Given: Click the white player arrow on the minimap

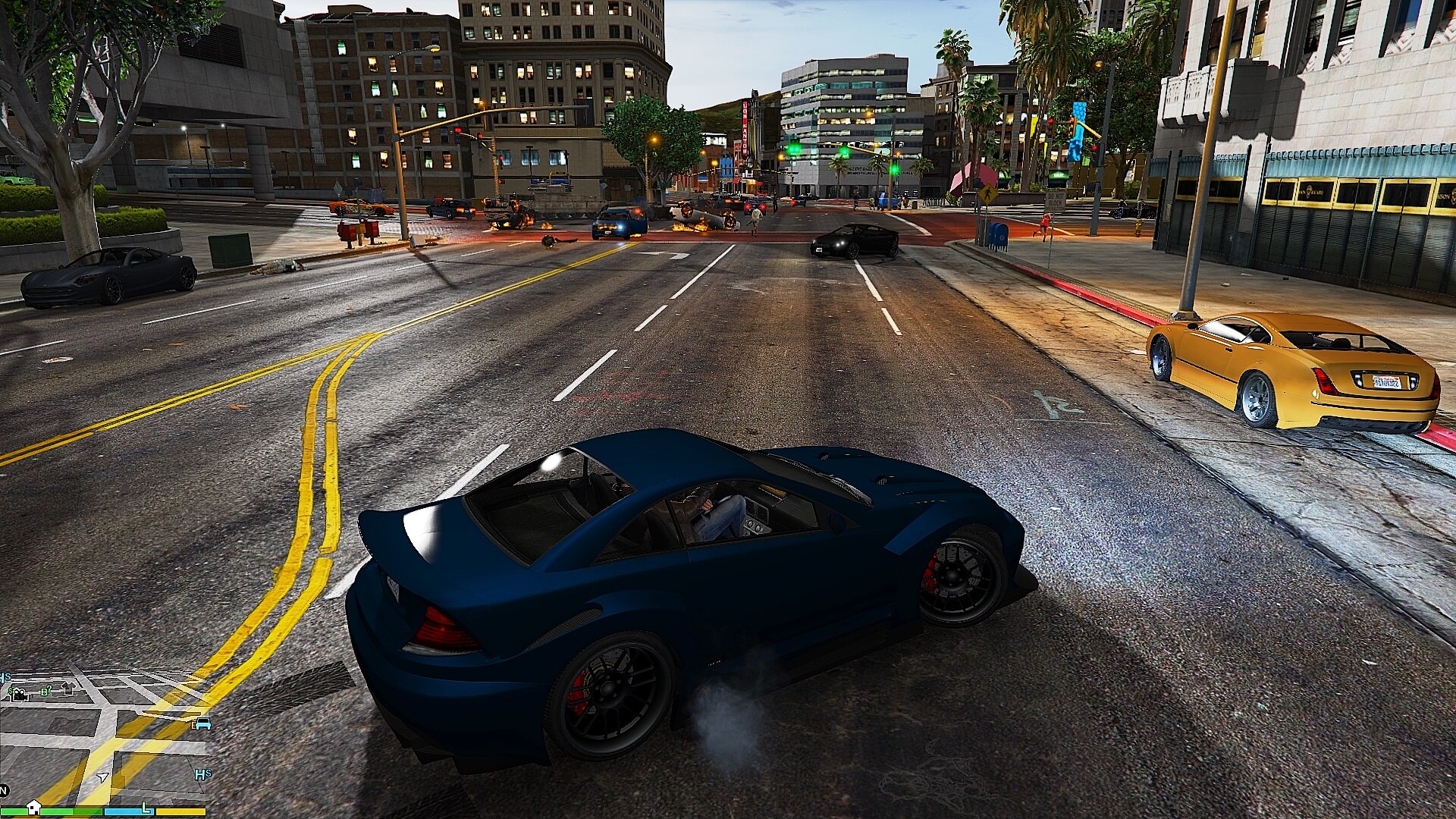Looking at the screenshot, I should coord(102,777).
